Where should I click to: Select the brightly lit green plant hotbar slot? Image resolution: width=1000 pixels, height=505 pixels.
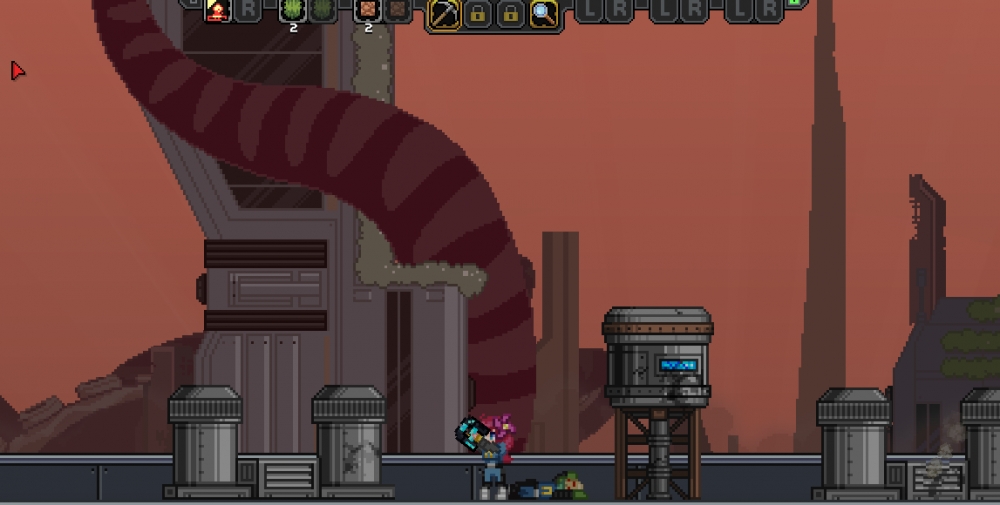293,11
